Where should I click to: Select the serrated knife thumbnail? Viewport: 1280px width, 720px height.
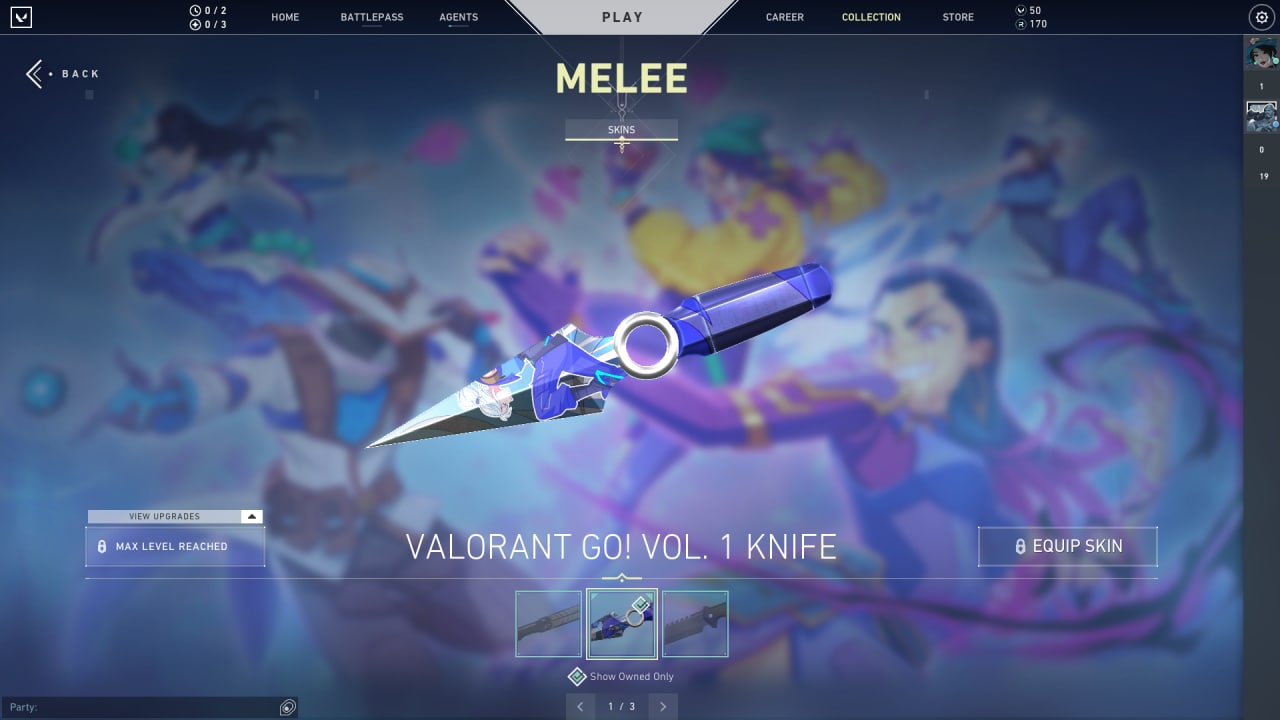(x=695, y=623)
